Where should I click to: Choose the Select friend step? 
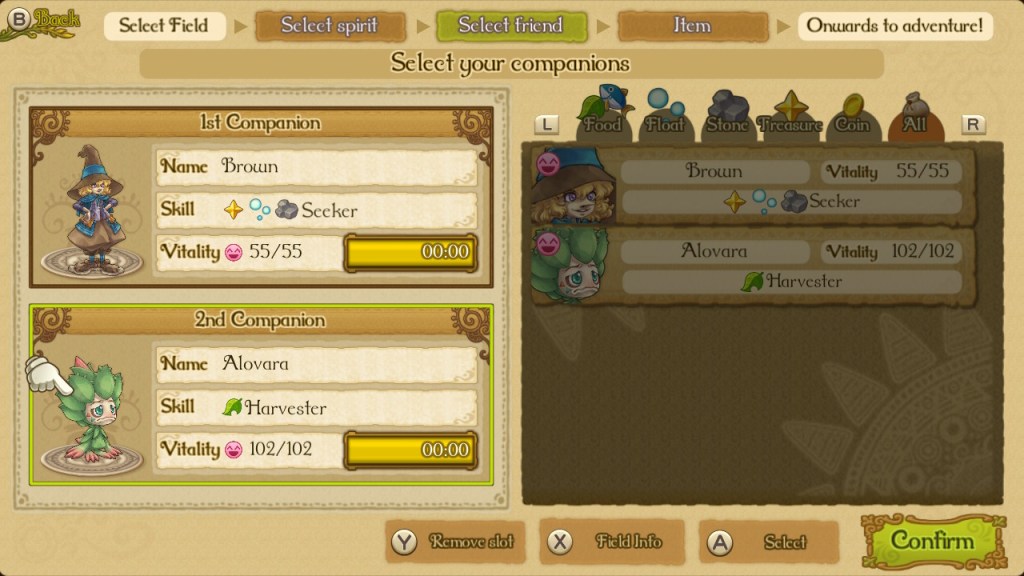click(511, 26)
